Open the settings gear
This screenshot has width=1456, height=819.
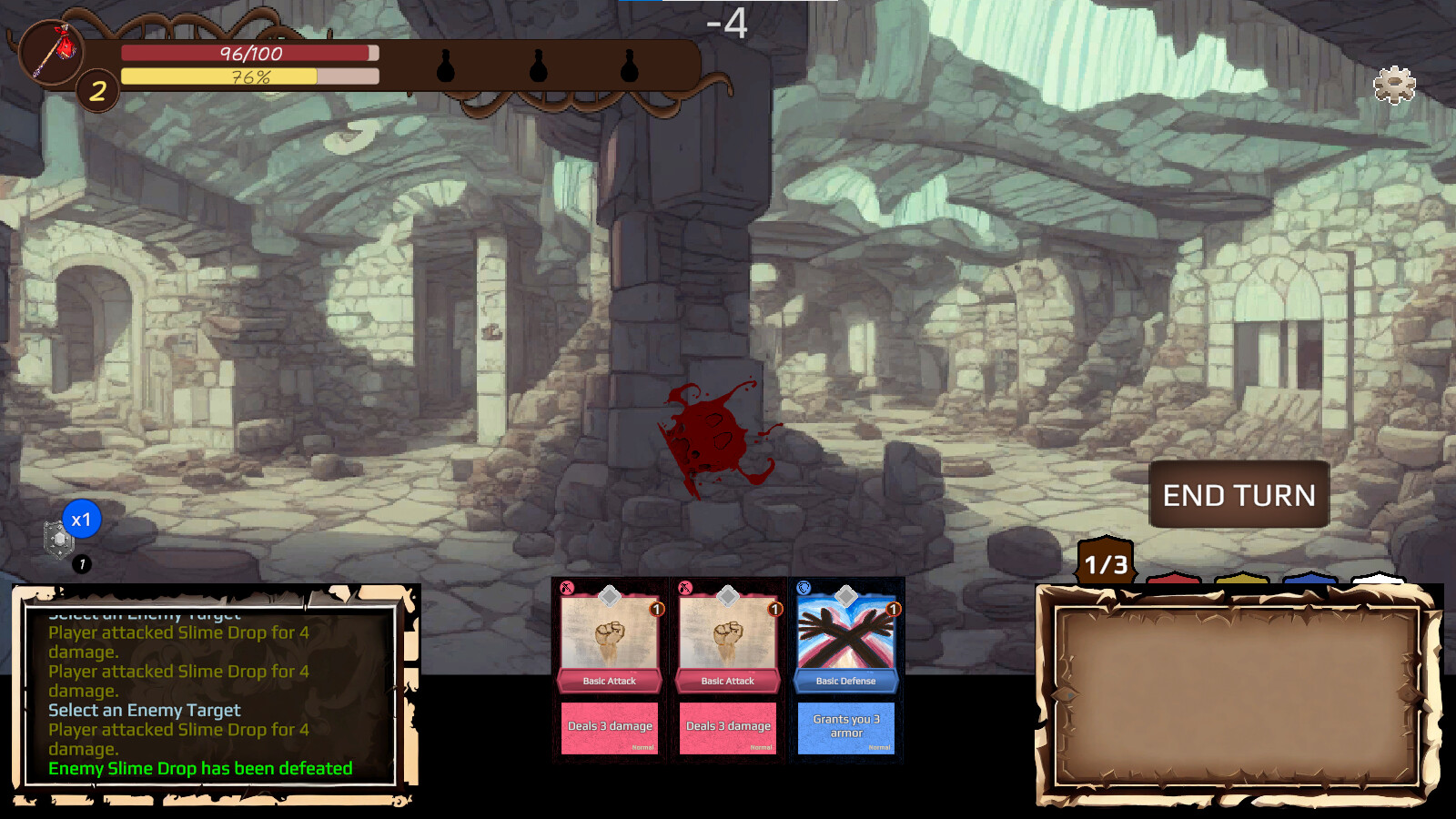[1392, 84]
